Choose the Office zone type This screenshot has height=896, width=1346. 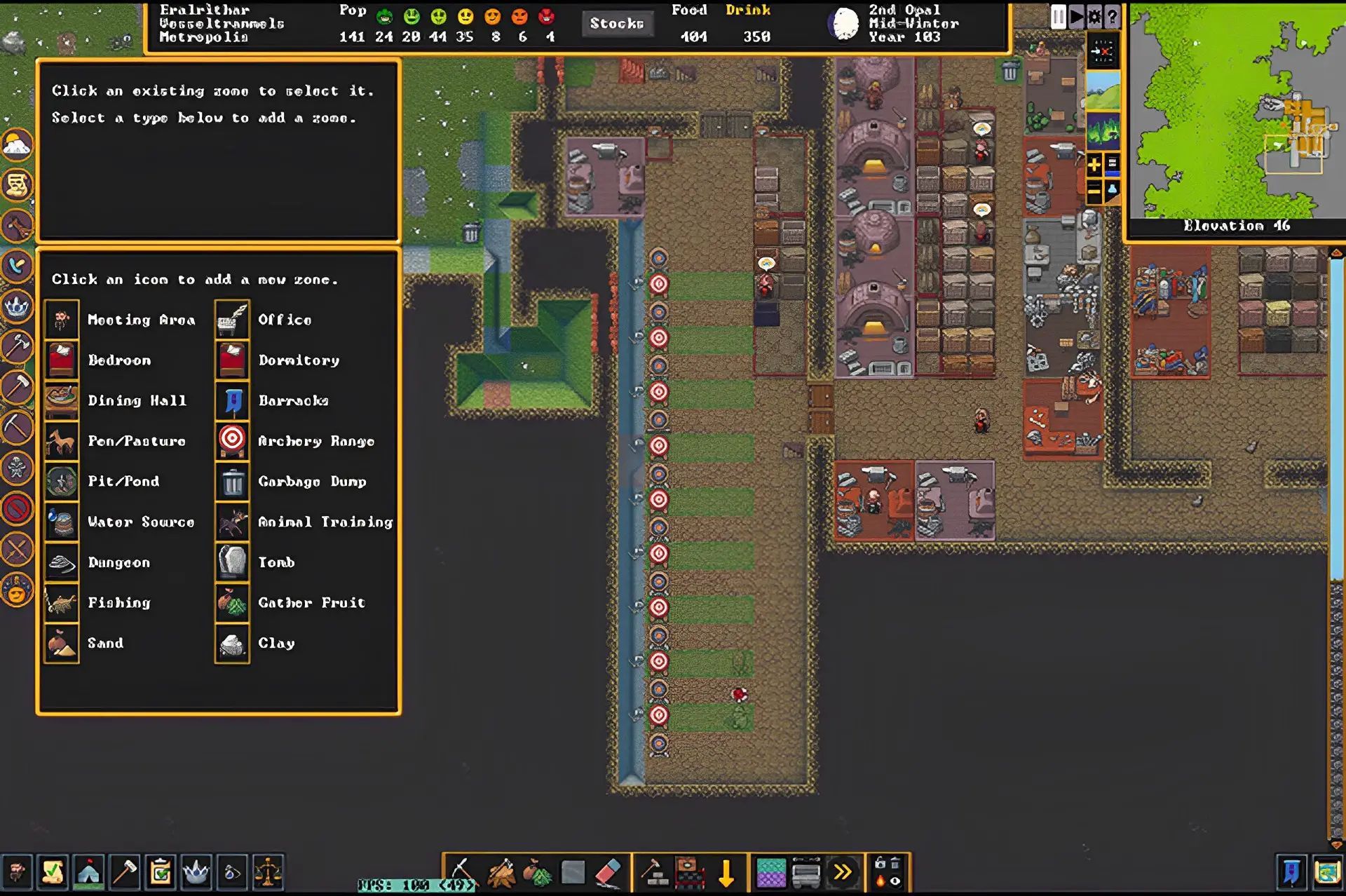[232, 320]
